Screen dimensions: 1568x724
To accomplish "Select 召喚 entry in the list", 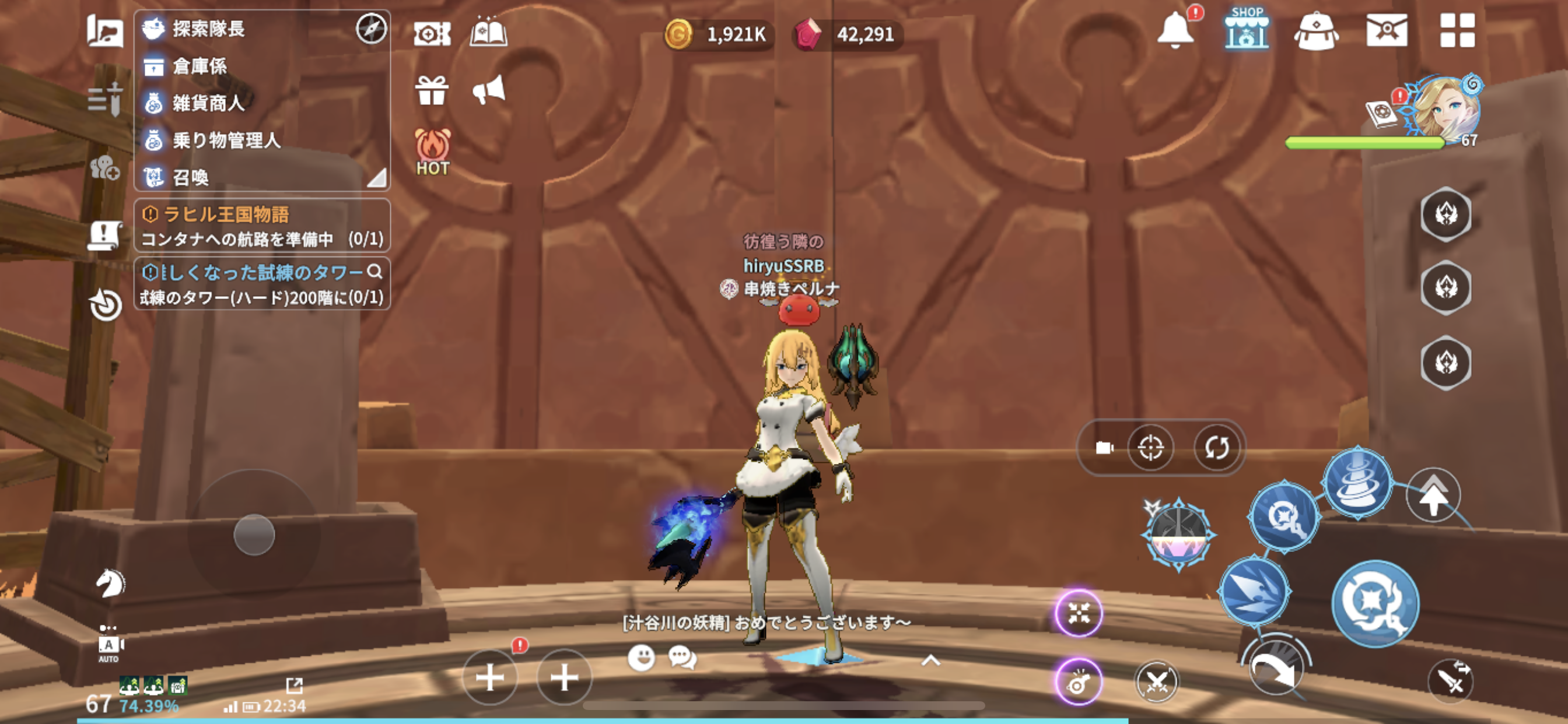I will (190, 177).
